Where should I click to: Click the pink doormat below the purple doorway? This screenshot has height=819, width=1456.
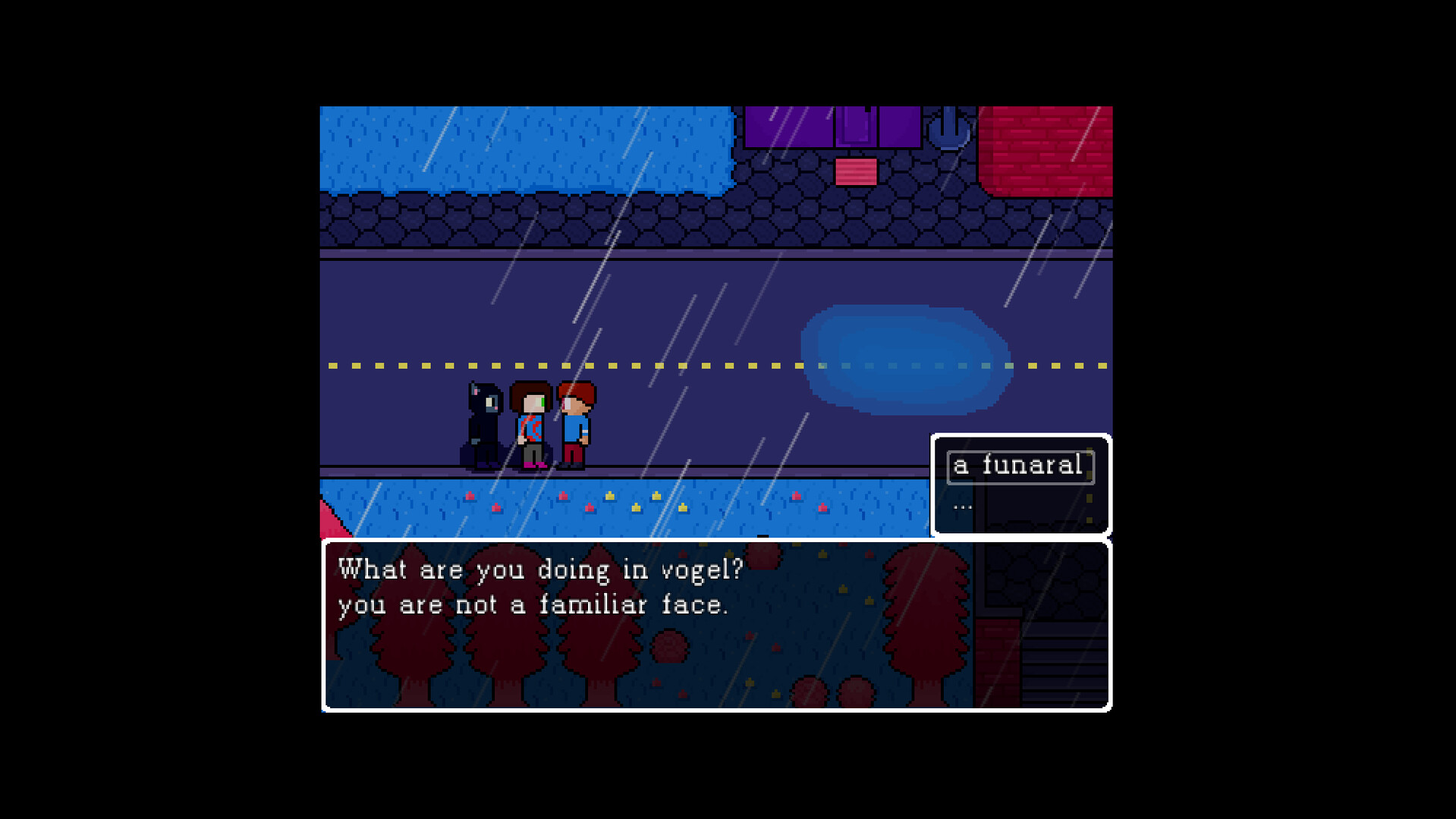pos(856,173)
